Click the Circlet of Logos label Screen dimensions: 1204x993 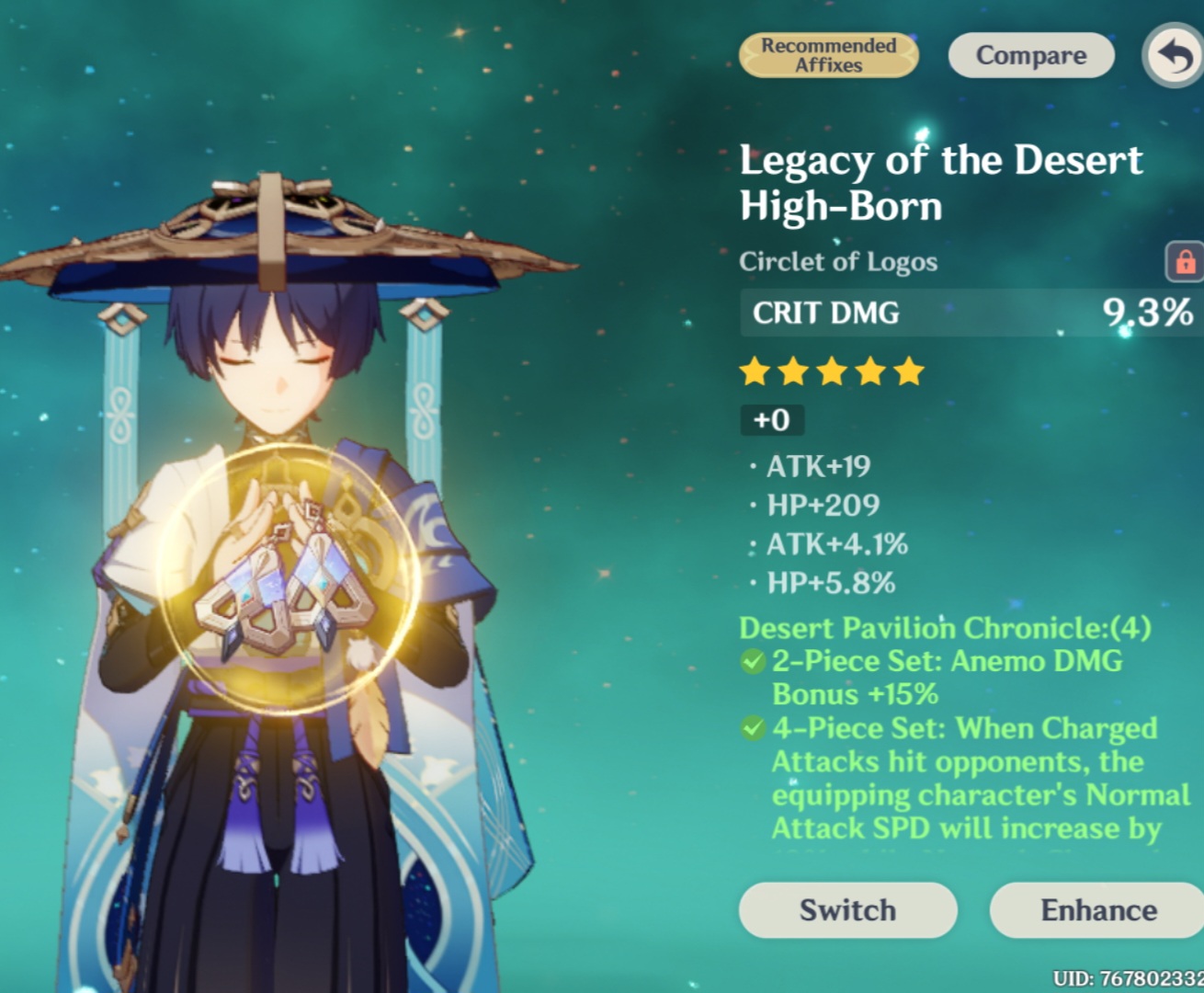tap(839, 262)
